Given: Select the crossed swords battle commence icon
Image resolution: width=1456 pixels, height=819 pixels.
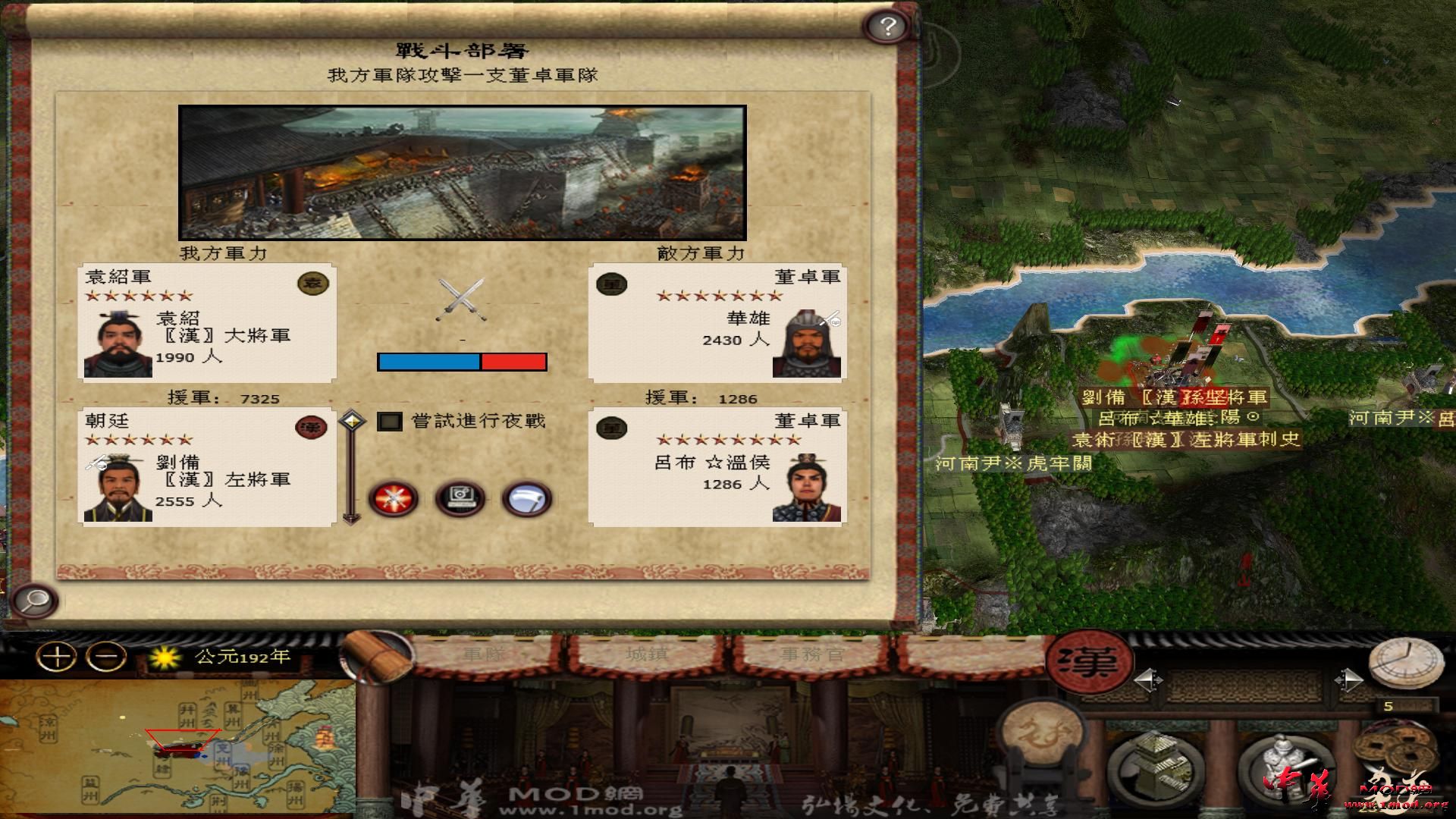Looking at the screenshot, I should (392, 499).
